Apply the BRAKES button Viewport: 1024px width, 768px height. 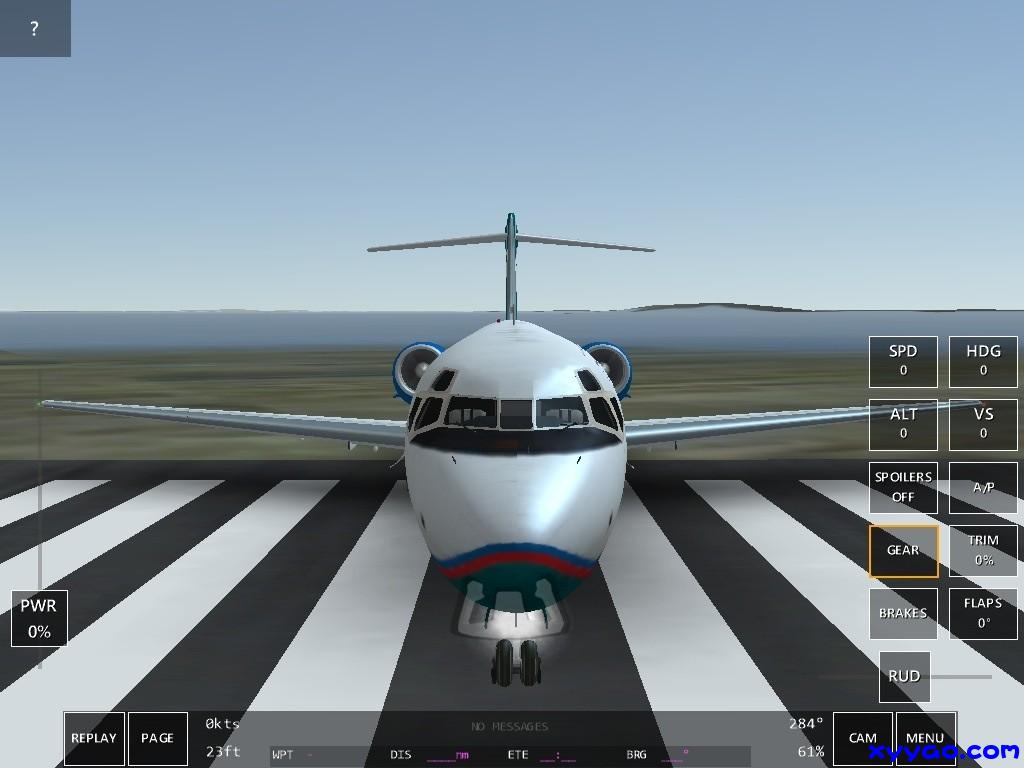[903, 613]
